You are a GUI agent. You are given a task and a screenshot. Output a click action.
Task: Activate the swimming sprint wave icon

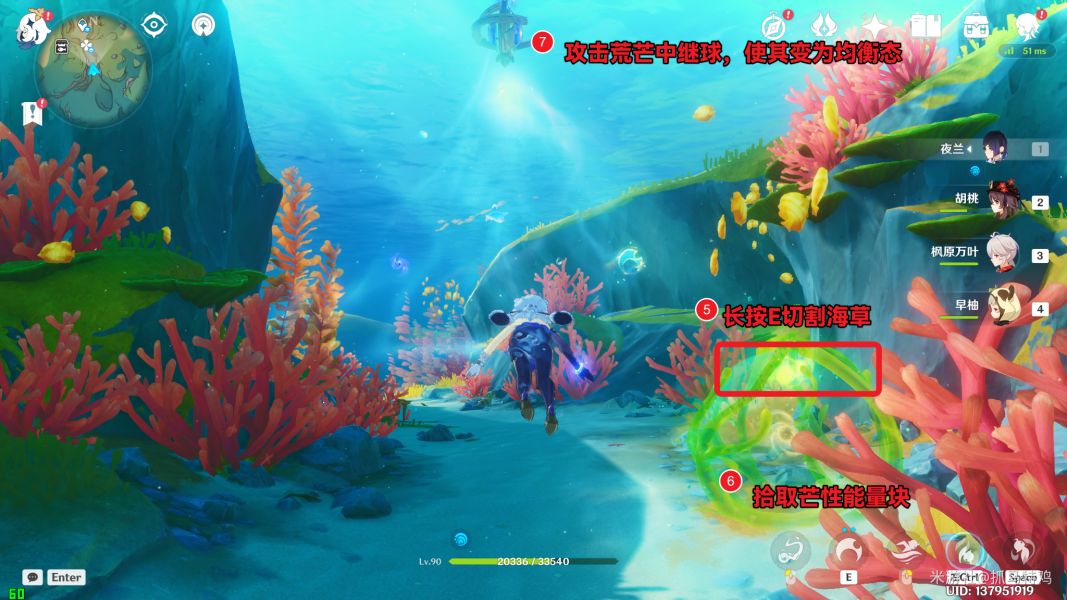[907, 551]
